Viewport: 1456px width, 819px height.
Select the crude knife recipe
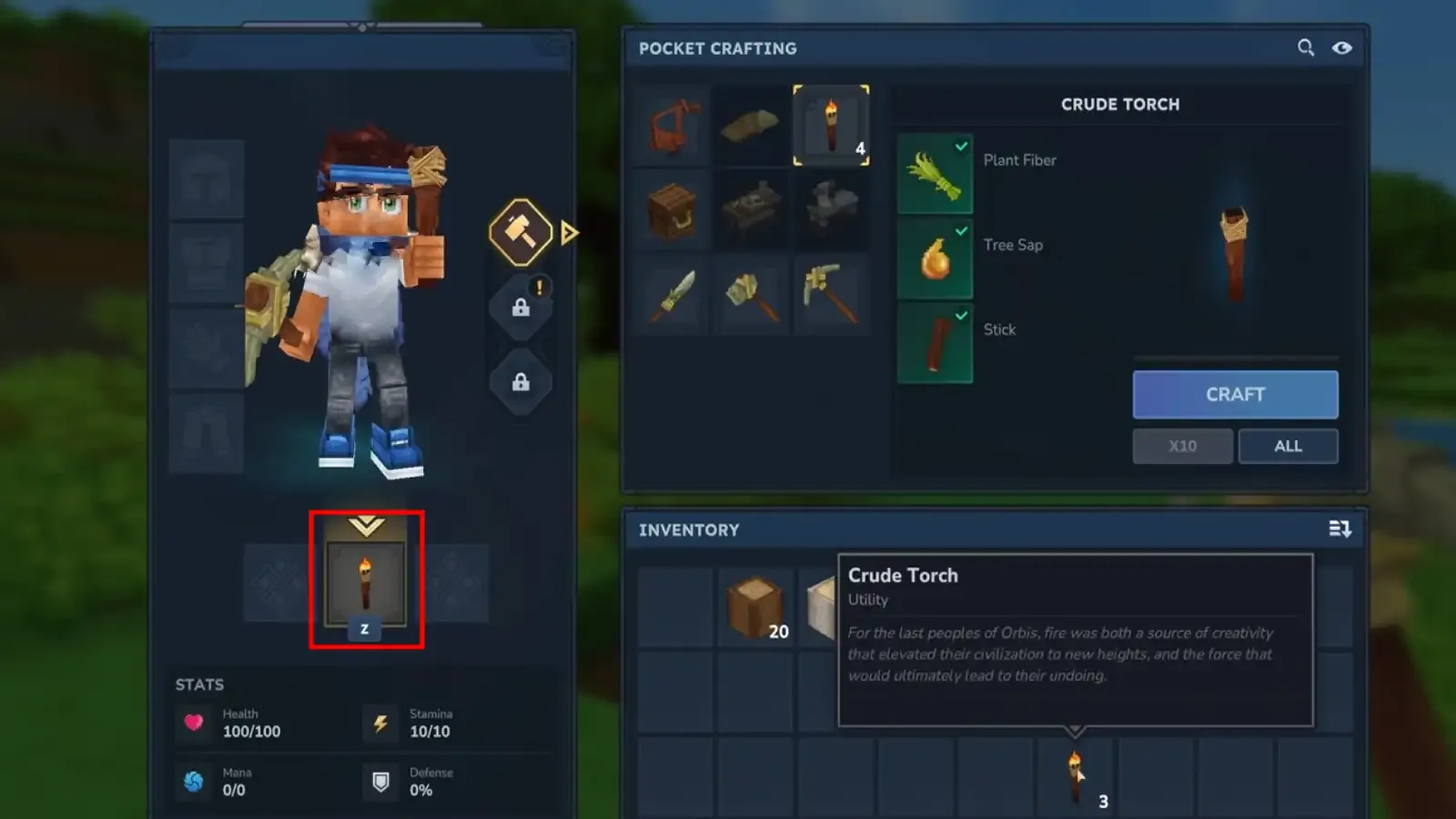point(671,296)
